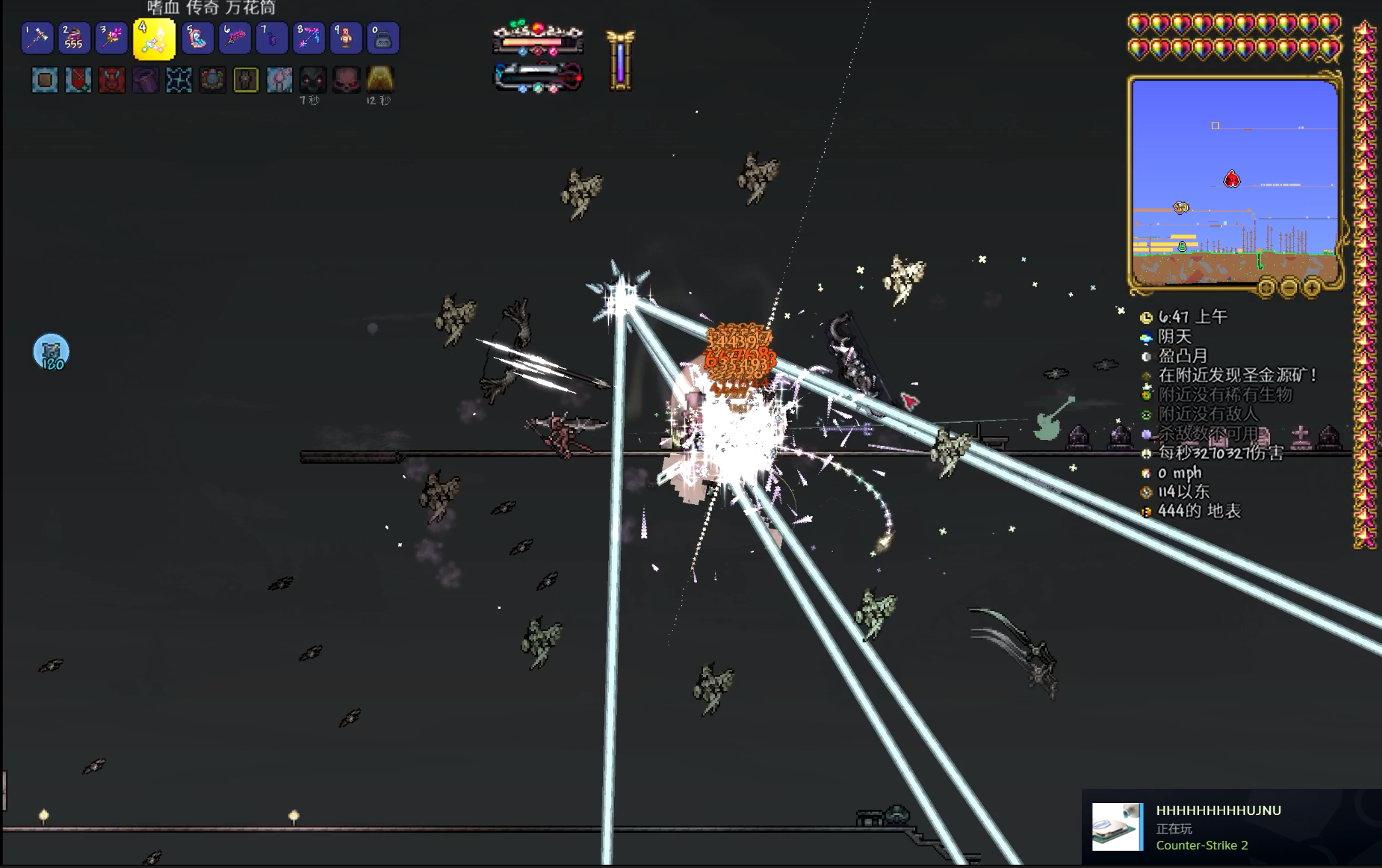Select the small purple item in slot 7
The image size is (1382, 868).
pos(272,38)
